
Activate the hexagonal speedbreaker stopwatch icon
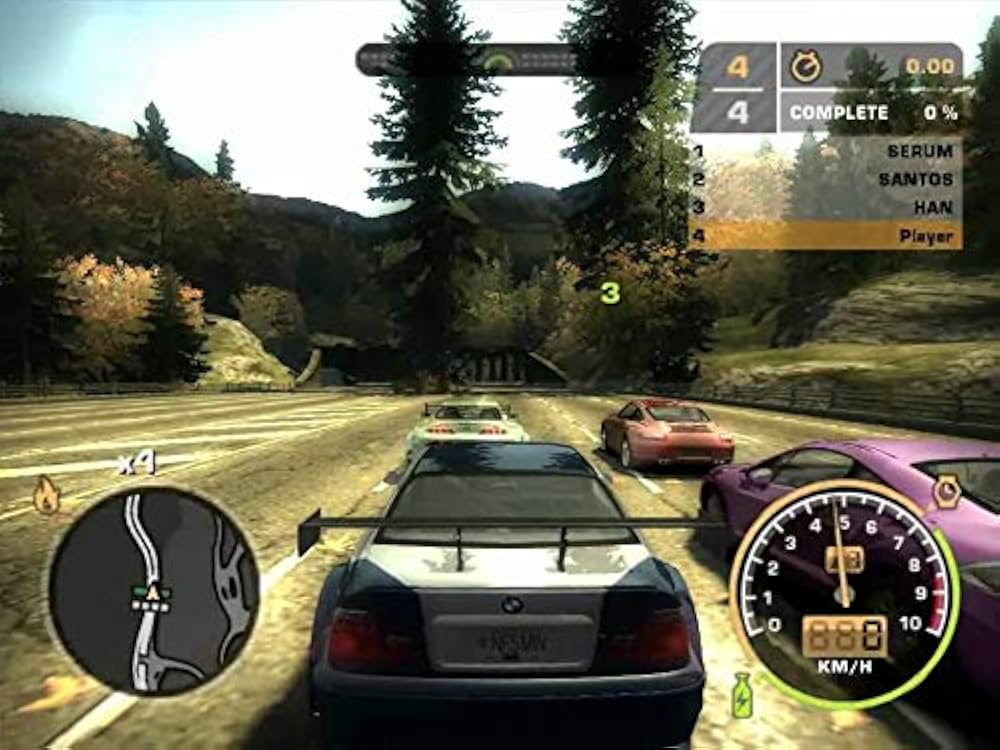tap(945, 492)
